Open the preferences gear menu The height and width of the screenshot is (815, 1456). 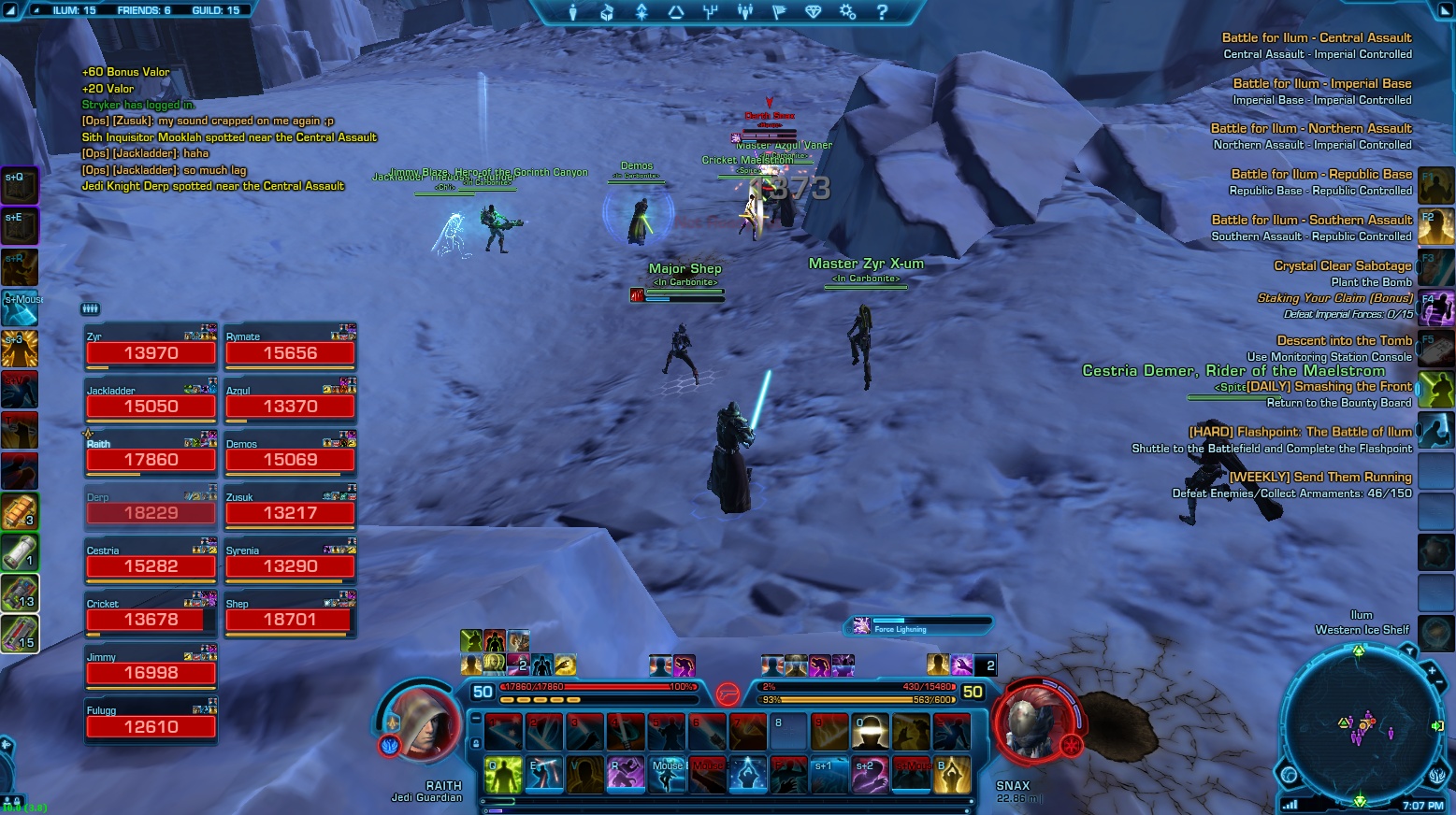(x=847, y=12)
